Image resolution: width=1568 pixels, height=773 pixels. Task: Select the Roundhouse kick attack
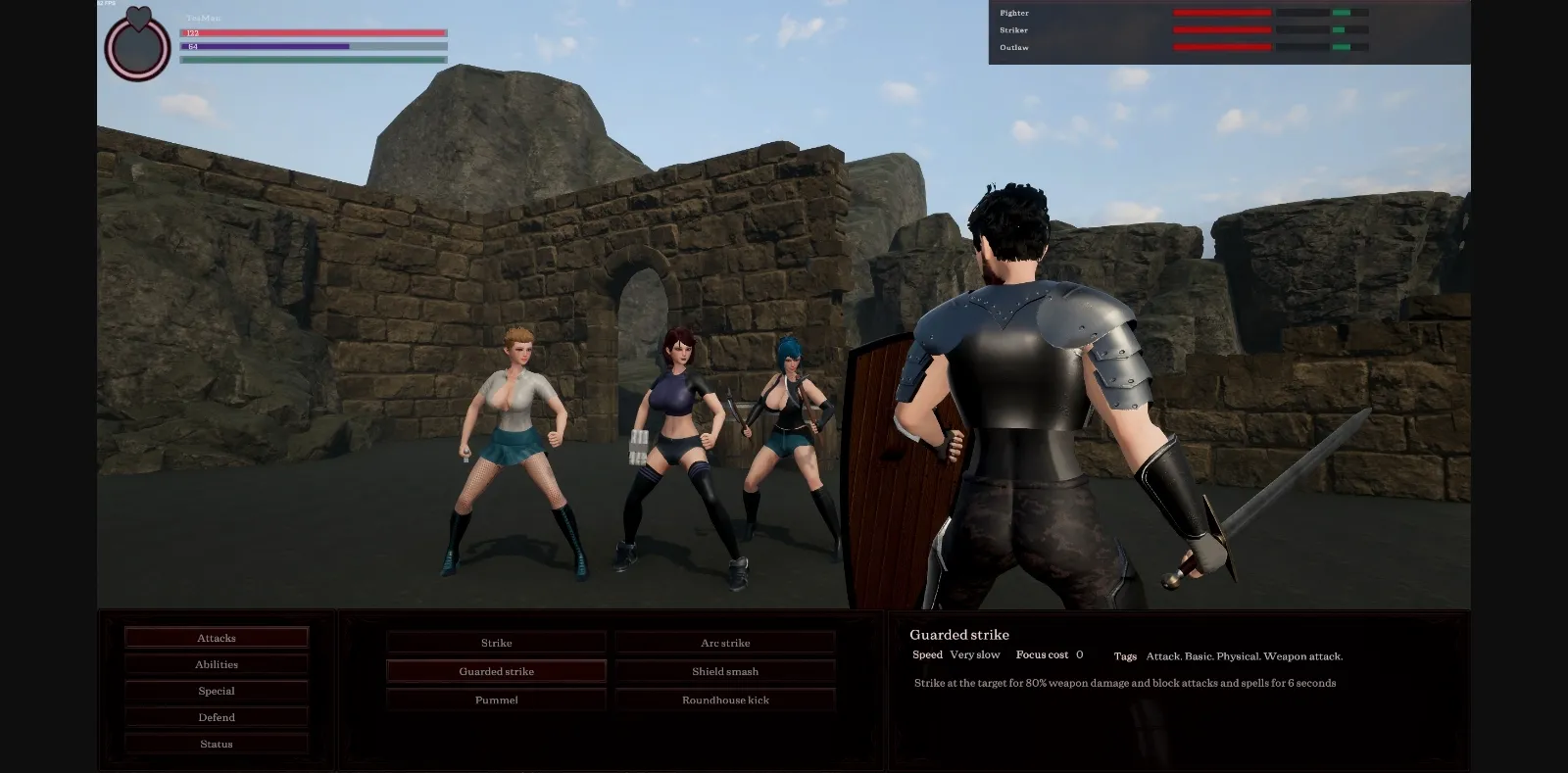725,700
